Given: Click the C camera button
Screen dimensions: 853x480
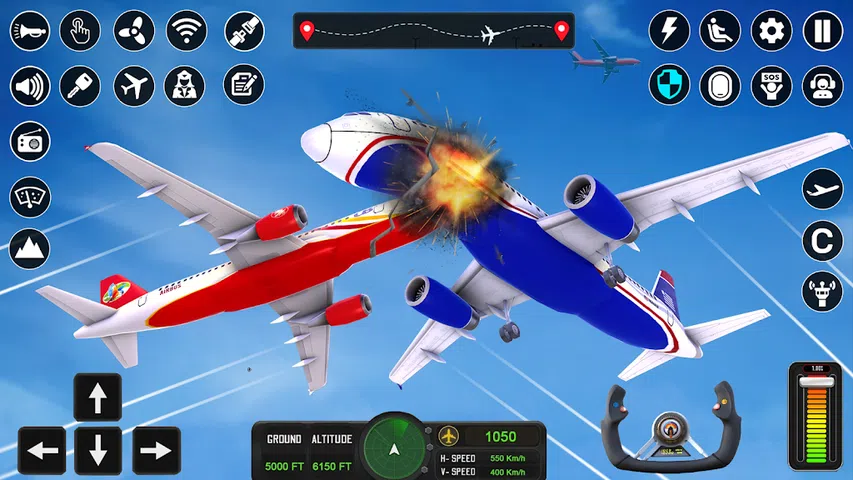Looking at the screenshot, I should click(822, 240).
